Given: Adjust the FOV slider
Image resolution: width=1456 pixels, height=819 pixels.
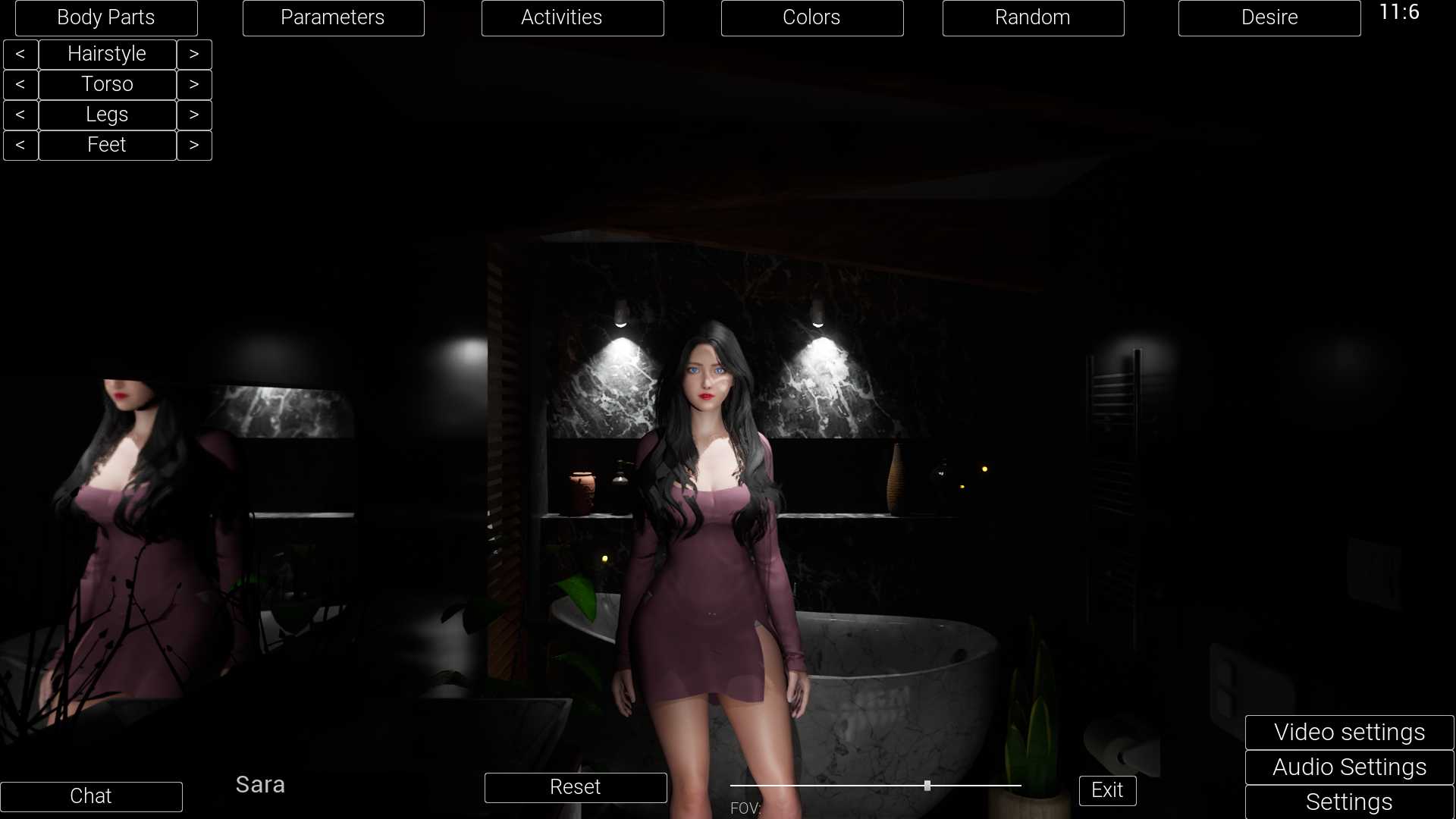Looking at the screenshot, I should (927, 786).
